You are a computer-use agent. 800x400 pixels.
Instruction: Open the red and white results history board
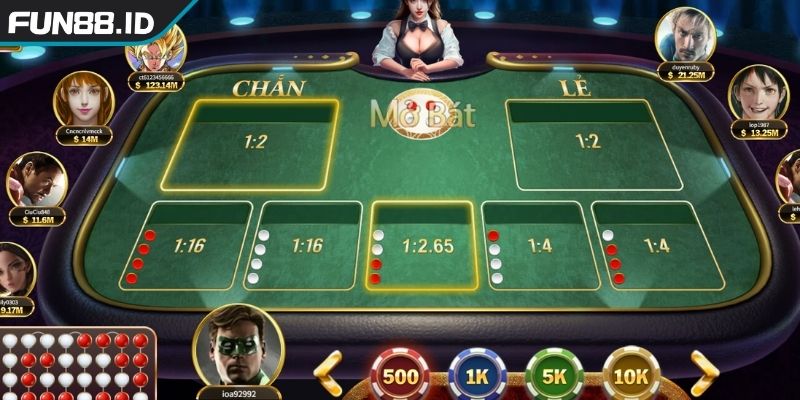75,365
